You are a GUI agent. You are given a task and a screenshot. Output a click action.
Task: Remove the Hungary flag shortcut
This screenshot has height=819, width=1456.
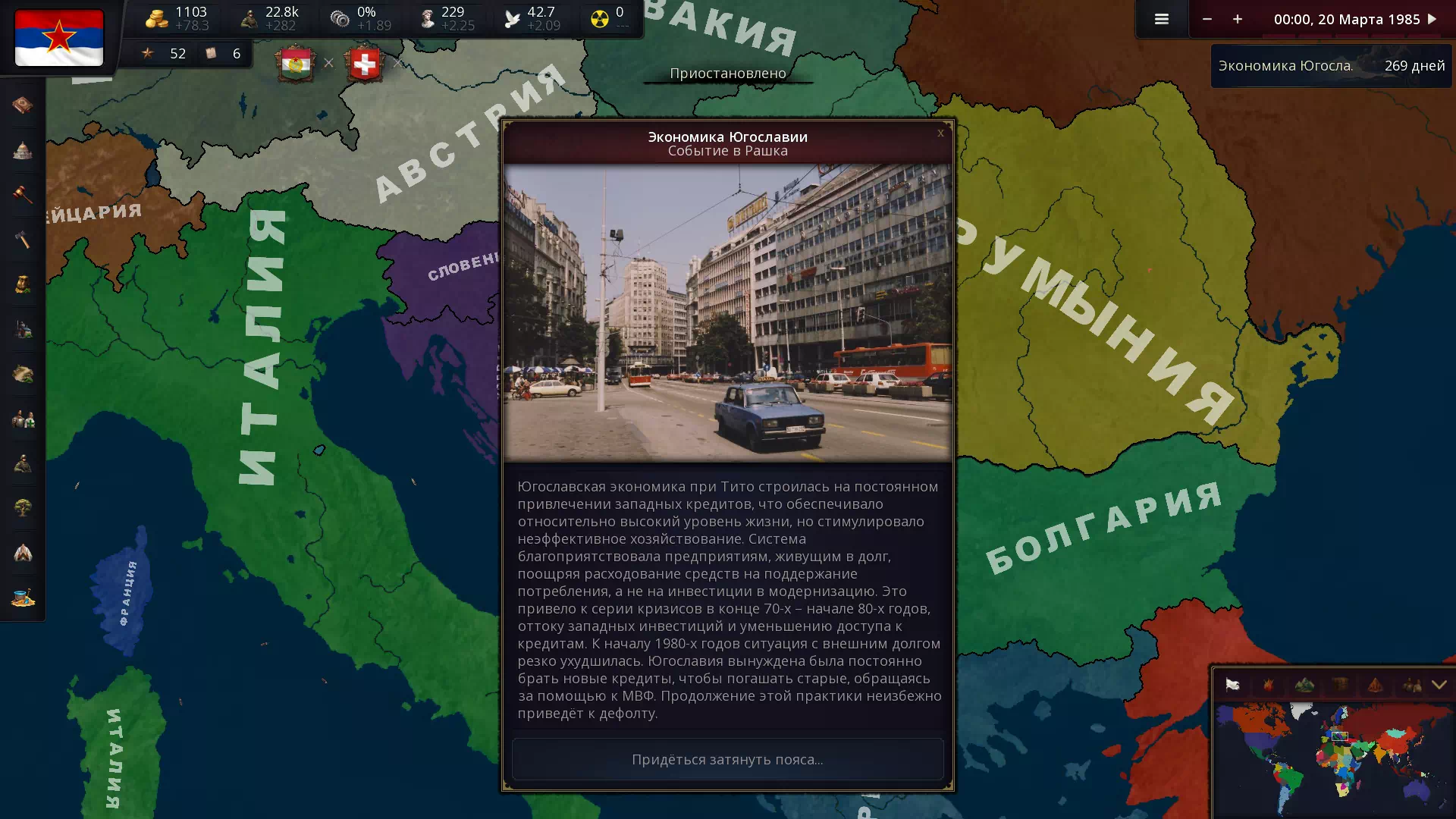pos(328,63)
